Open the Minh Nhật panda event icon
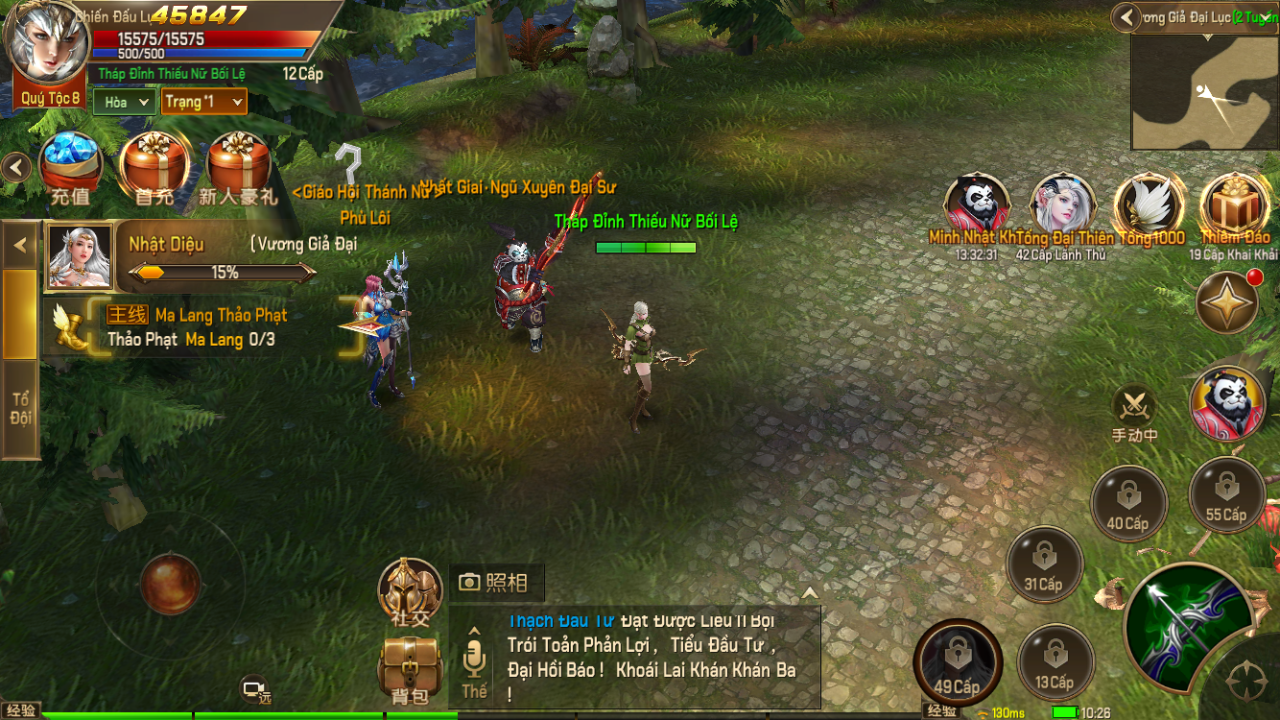The width and height of the screenshot is (1280, 720). coord(976,205)
